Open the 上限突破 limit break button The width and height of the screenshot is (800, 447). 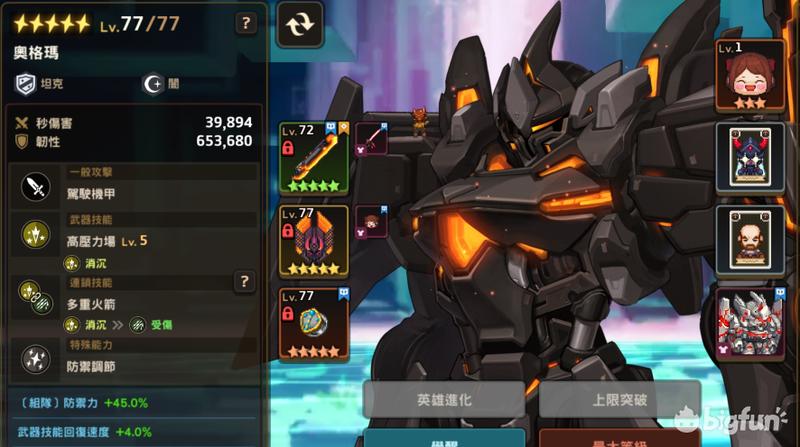coord(618,399)
